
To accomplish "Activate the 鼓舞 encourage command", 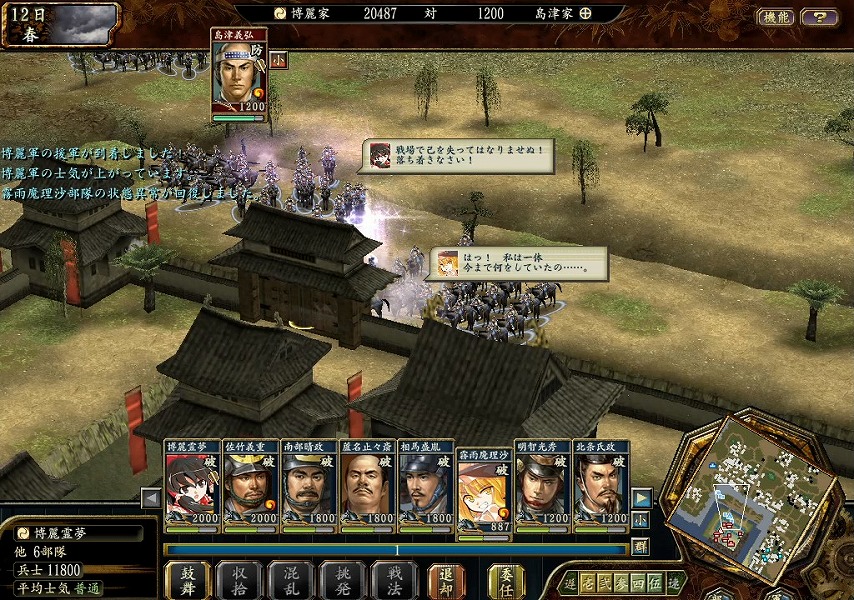I will click(188, 580).
